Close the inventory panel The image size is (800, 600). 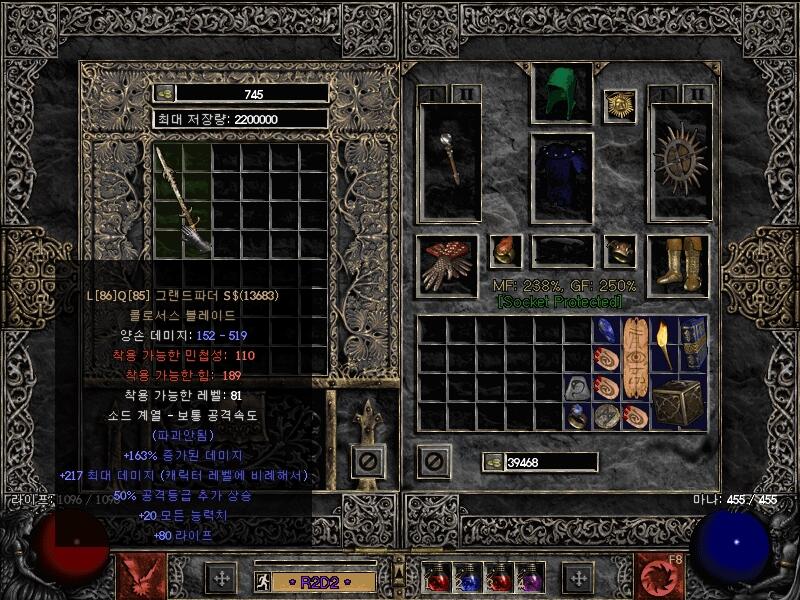(x=433, y=461)
